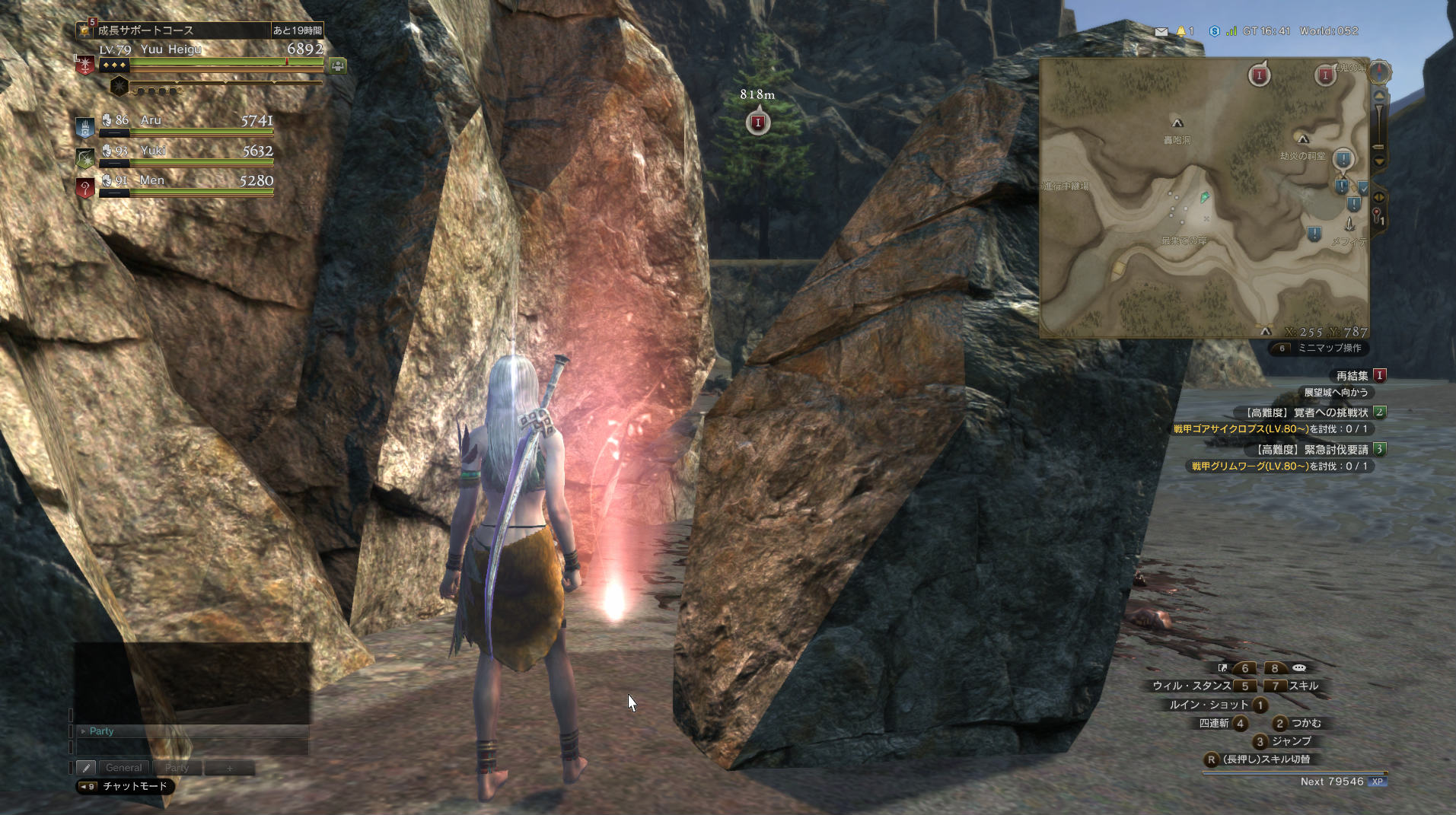Screen dimensions: 1456x815
Task: Click the minimap zoom-in up arrow
Action: click(1379, 95)
